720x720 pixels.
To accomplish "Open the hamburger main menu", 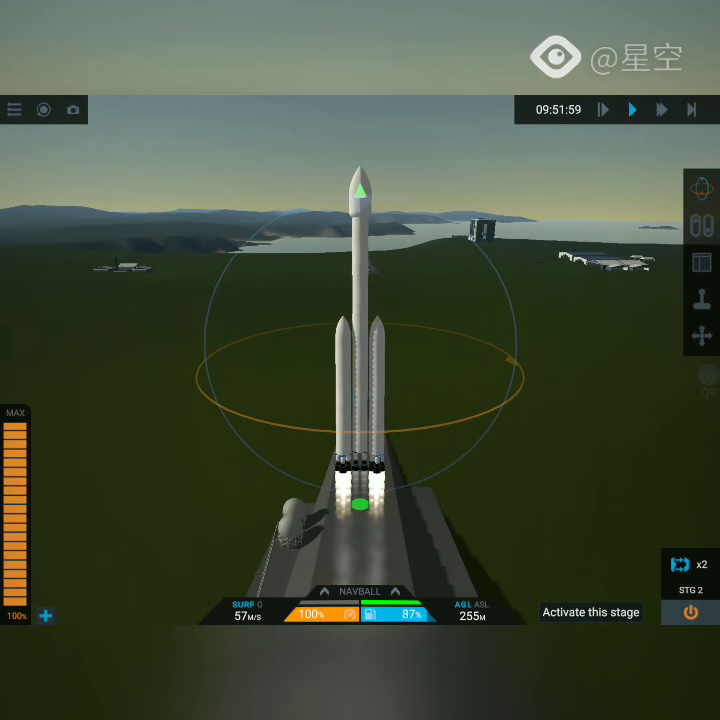I will [15, 110].
